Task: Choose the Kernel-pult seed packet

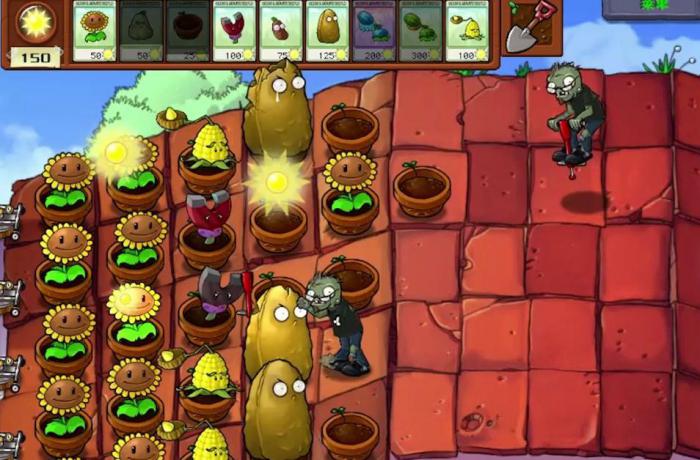Action: [x=469, y=31]
